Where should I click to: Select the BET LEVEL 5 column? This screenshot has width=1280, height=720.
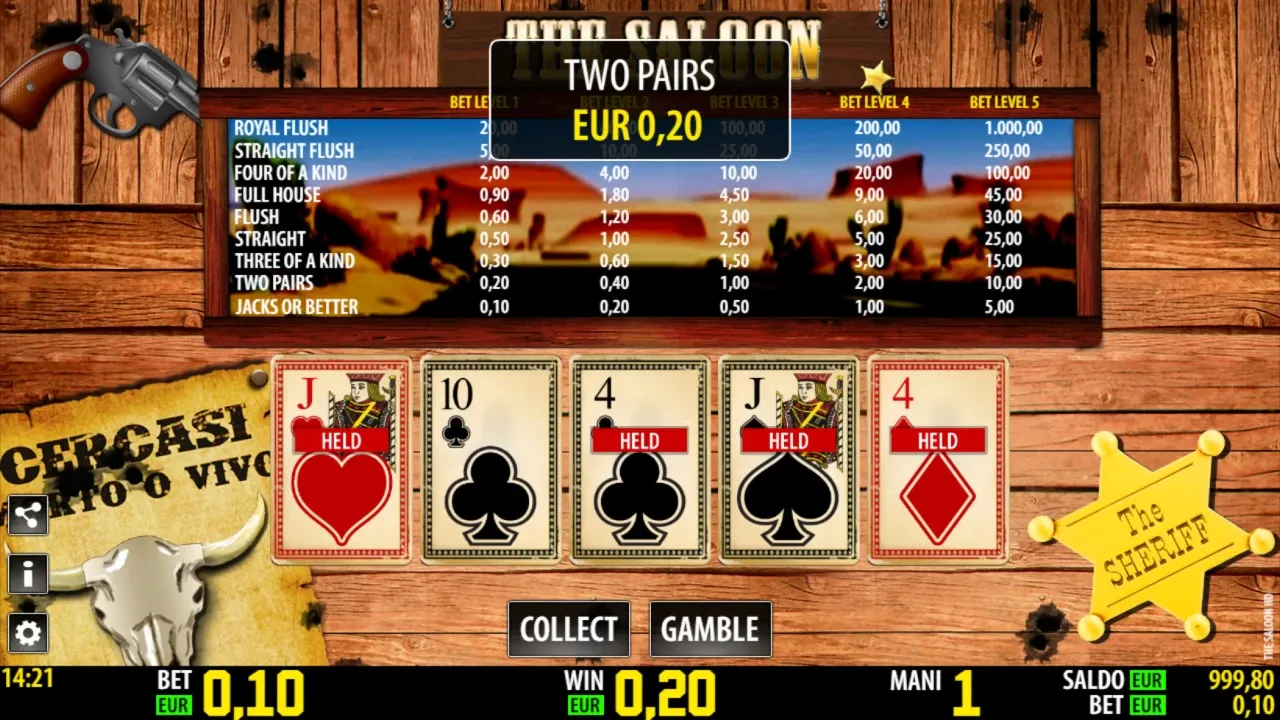pyautogui.click(x=1006, y=100)
